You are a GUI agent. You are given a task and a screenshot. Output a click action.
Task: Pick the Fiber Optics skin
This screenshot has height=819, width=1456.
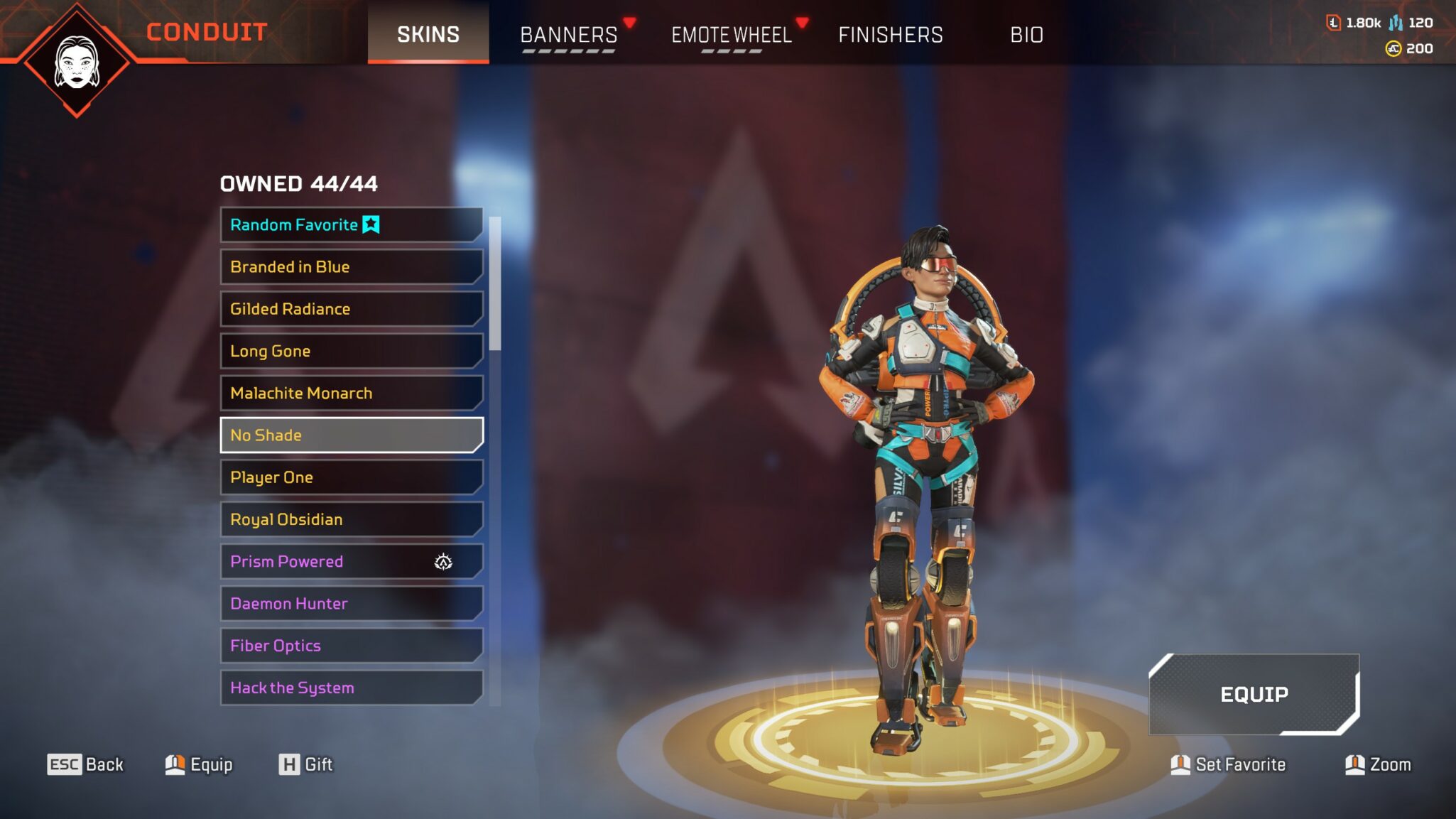pos(351,646)
